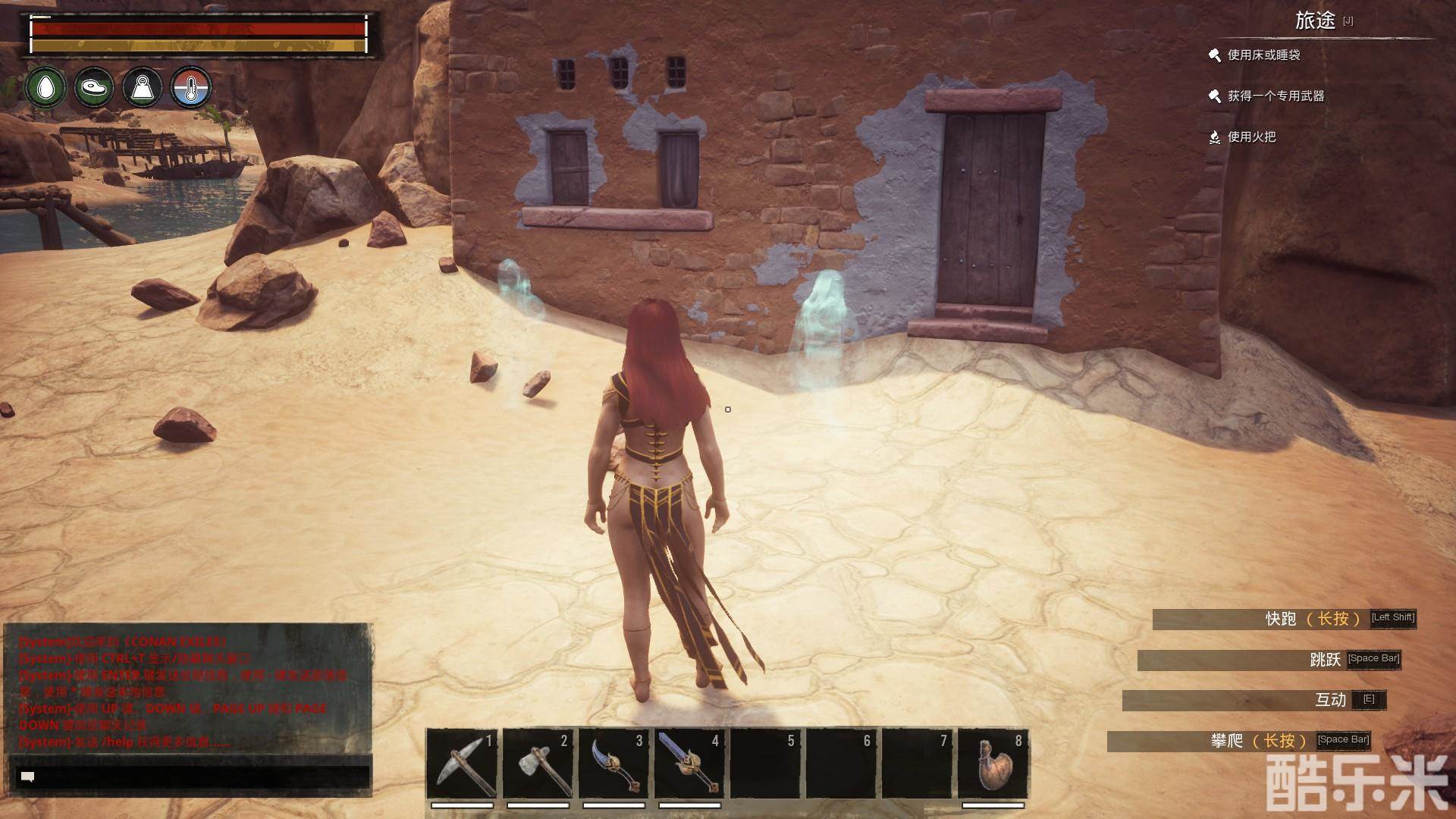Check the encumbrance weight status icon
1456x819 pixels.
(143, 88)
